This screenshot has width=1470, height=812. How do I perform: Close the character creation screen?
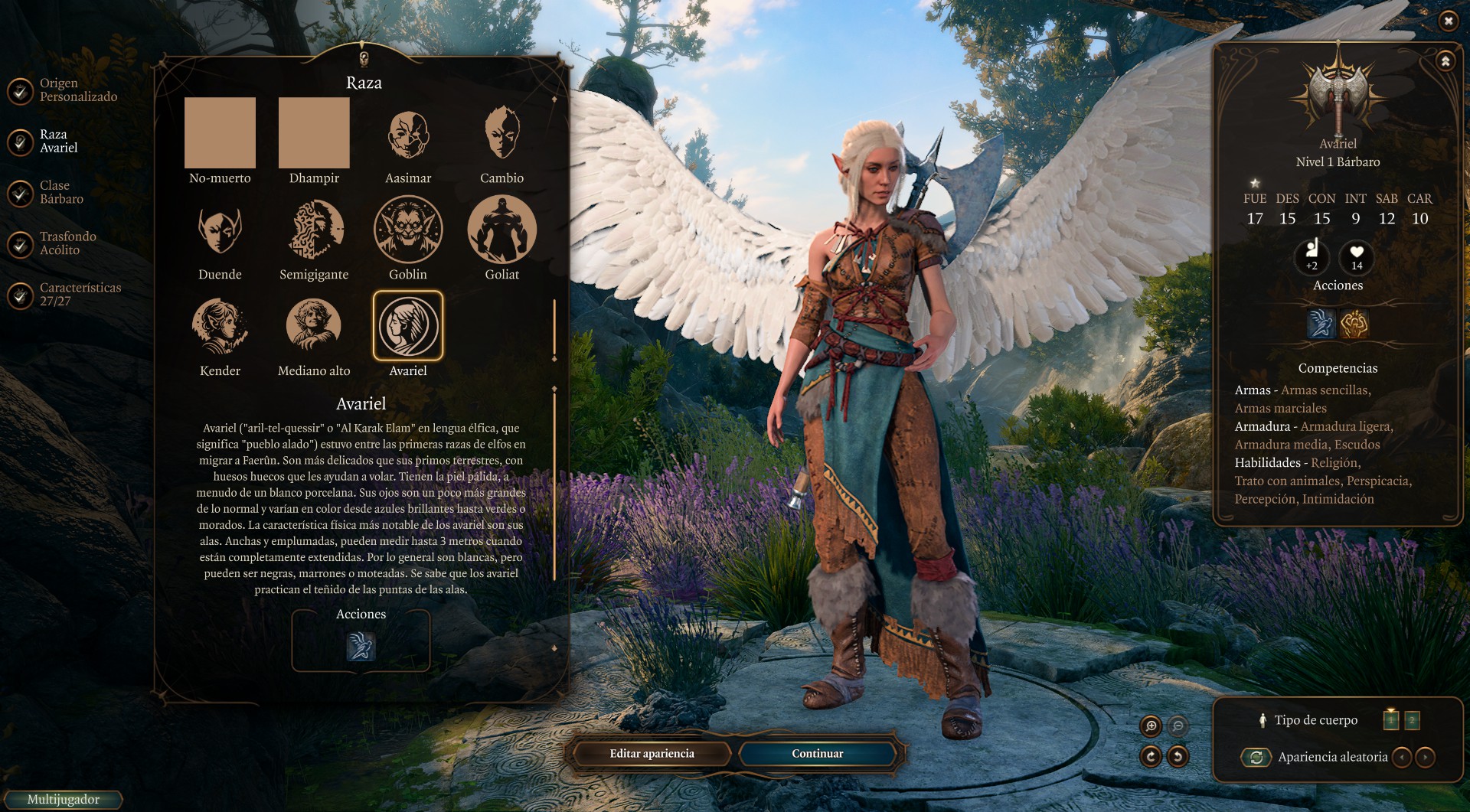pos(1448,21)
